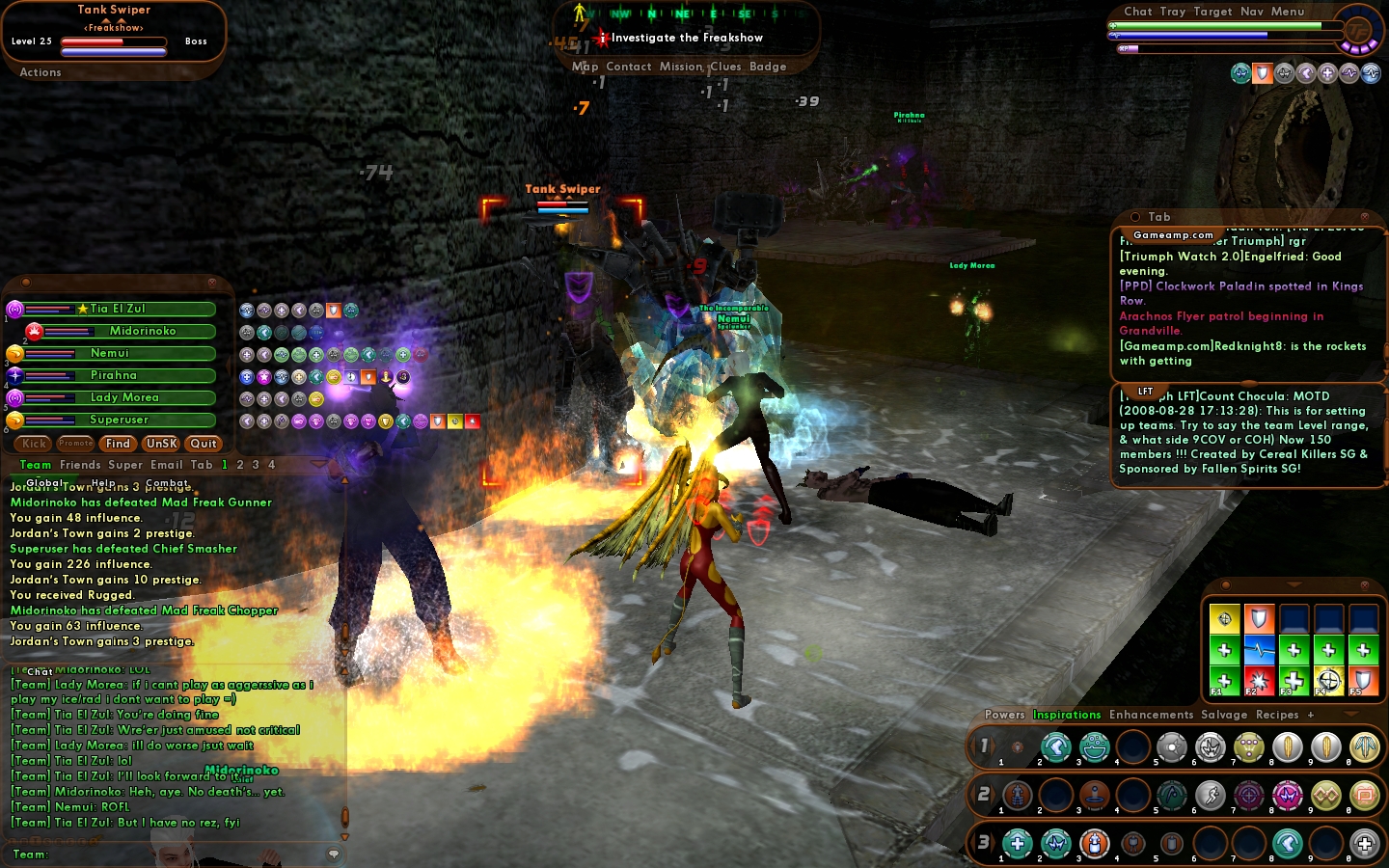
Task: Select teammate Lady Morea in team list
Action: pos(124,397)
